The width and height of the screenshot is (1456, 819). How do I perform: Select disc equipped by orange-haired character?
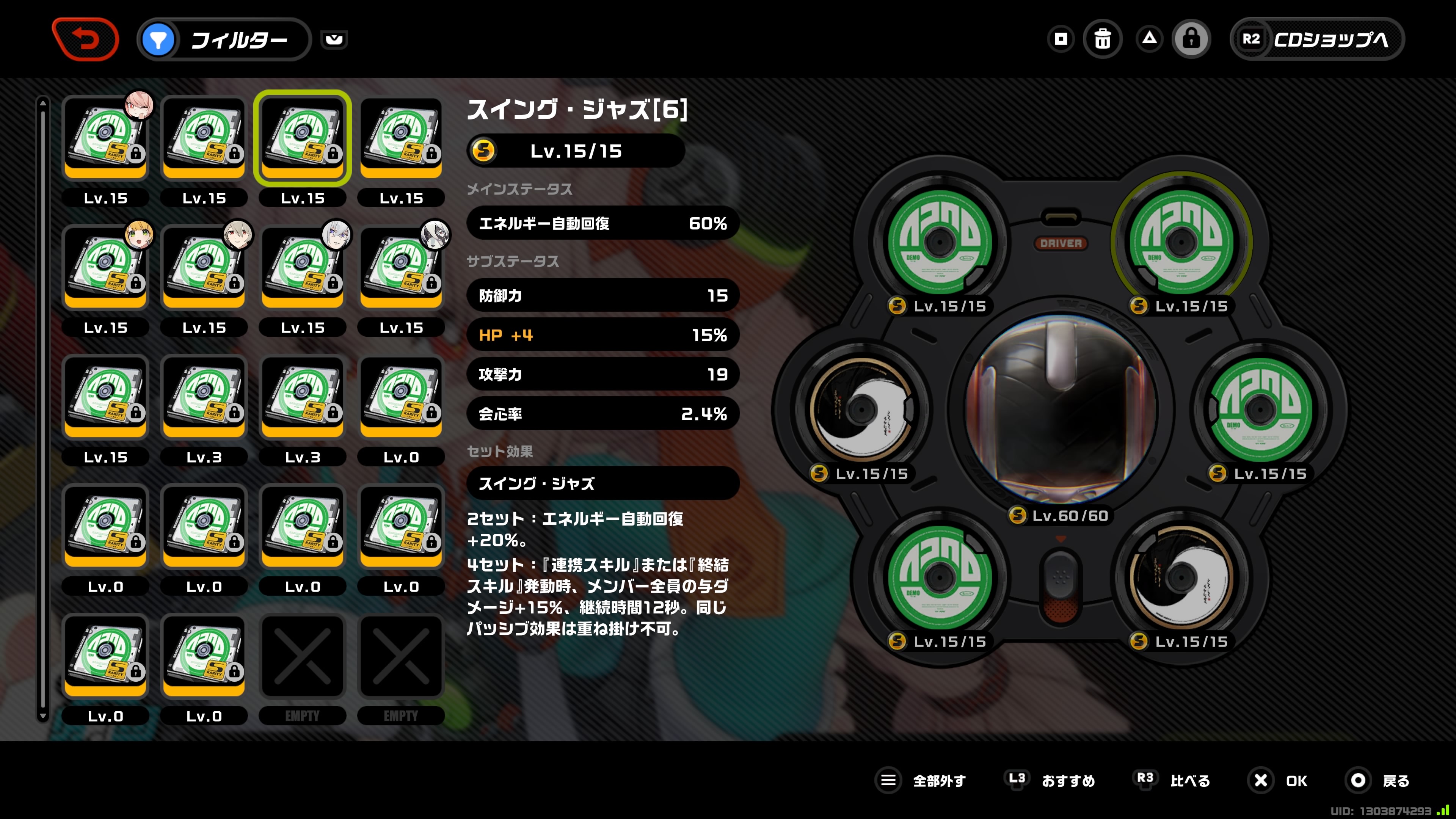[105, 267]
